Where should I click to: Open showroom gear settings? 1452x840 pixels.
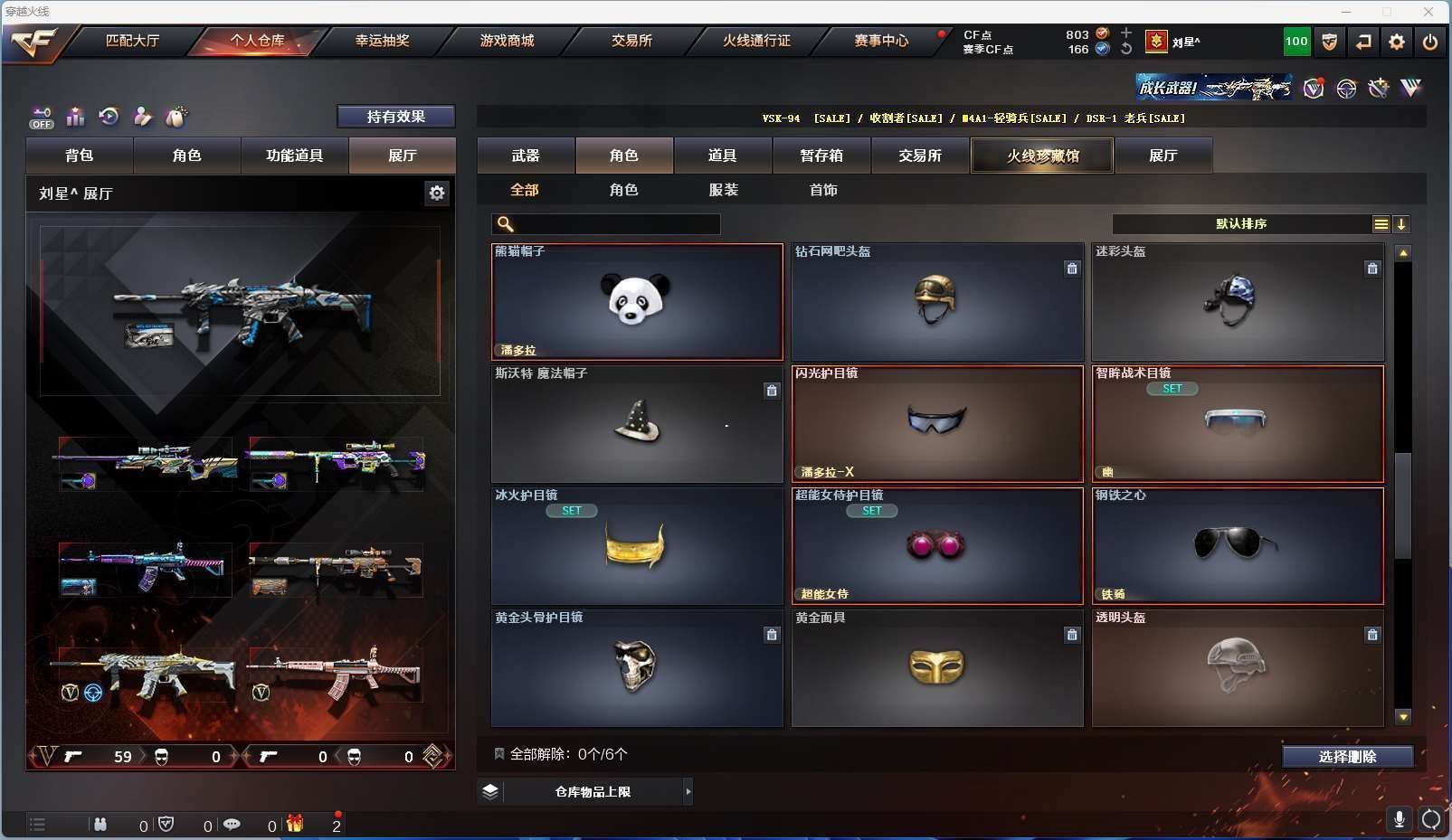point(437,193)
